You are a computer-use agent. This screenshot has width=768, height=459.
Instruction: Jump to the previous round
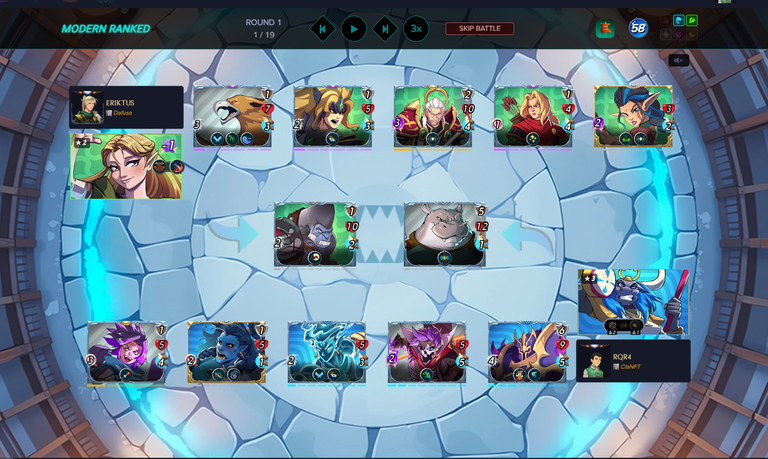322,29
